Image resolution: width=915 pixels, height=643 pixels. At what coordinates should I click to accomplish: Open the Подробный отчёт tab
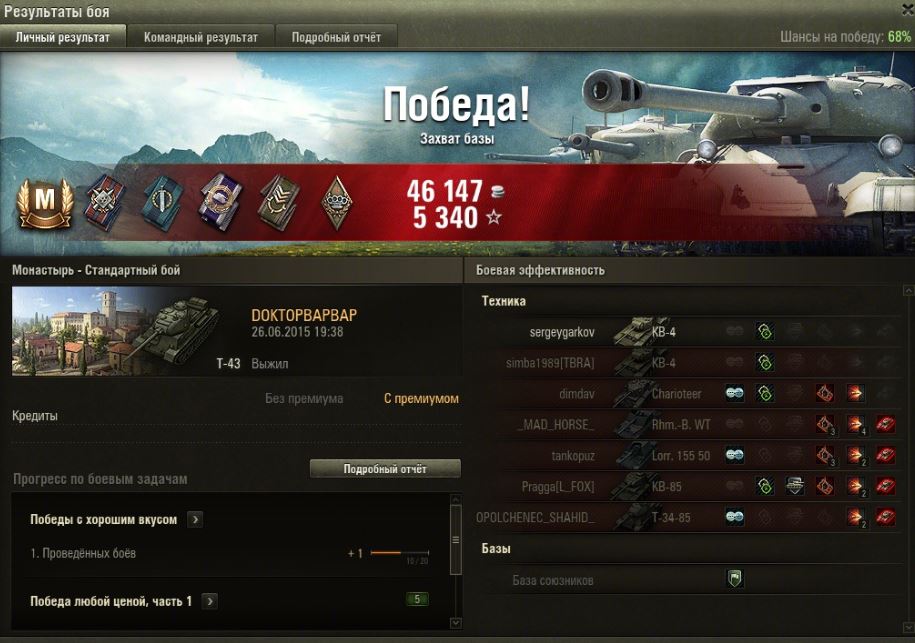tap(336, 37)
